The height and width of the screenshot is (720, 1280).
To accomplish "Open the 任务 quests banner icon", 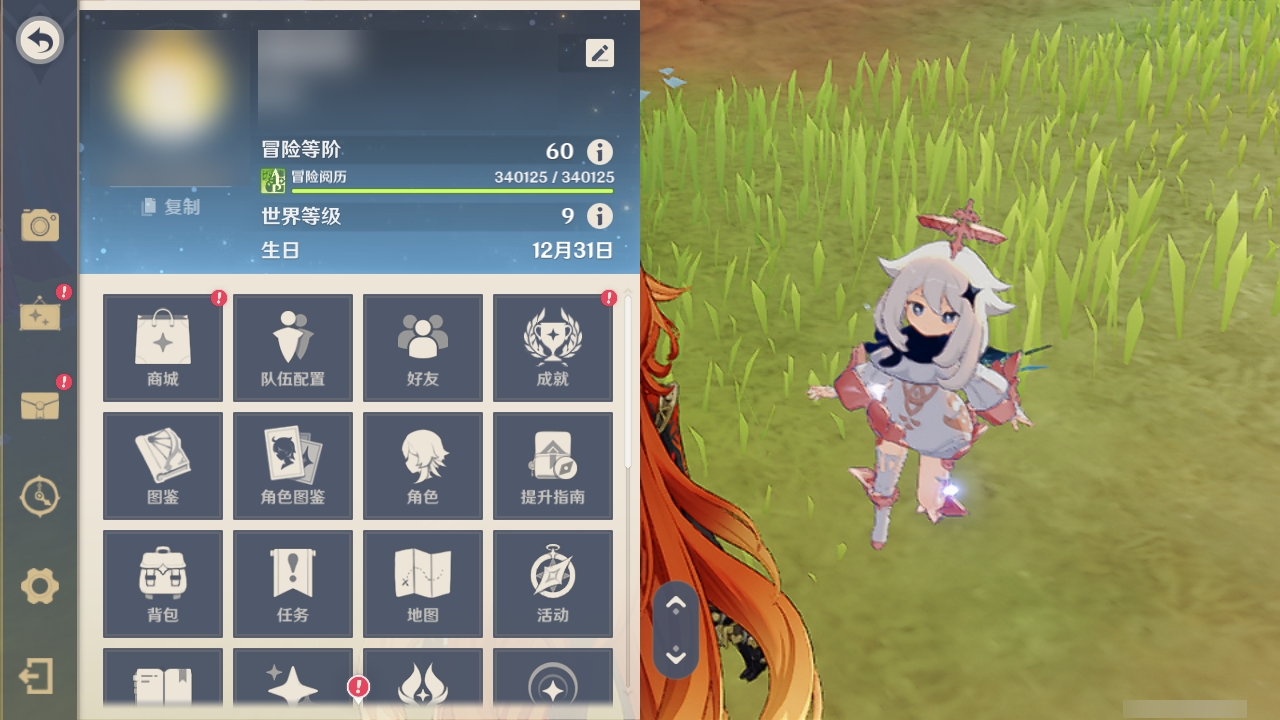I will [292, 583].
